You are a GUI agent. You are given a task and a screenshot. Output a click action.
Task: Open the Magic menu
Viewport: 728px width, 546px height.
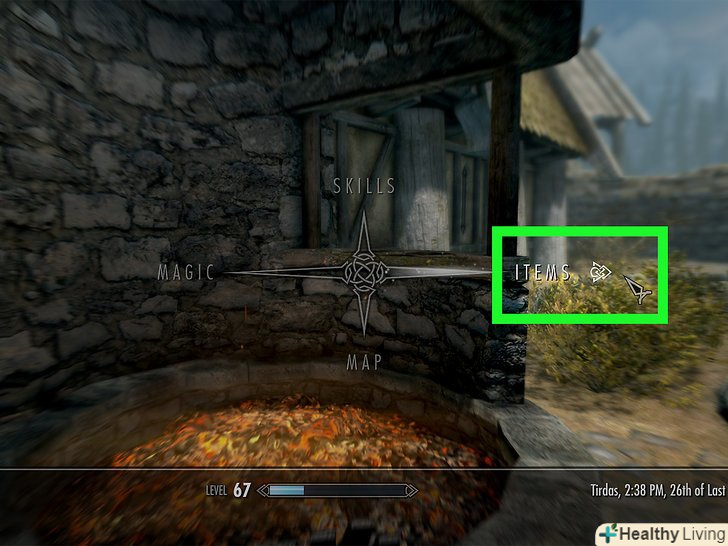click(187, 272)
